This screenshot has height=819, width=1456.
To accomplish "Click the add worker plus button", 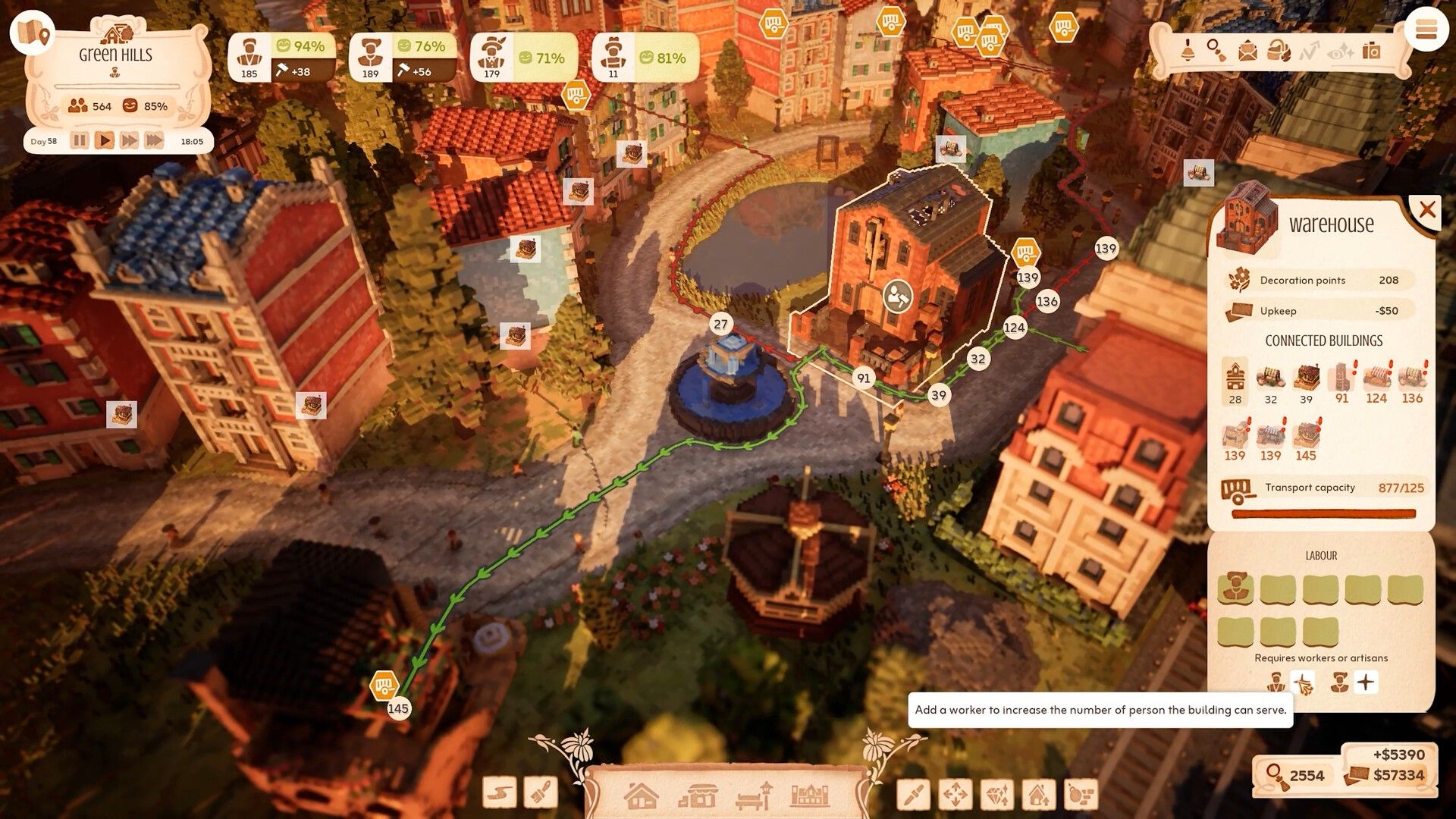I will pyautogui.click(x=1366, y=682).
